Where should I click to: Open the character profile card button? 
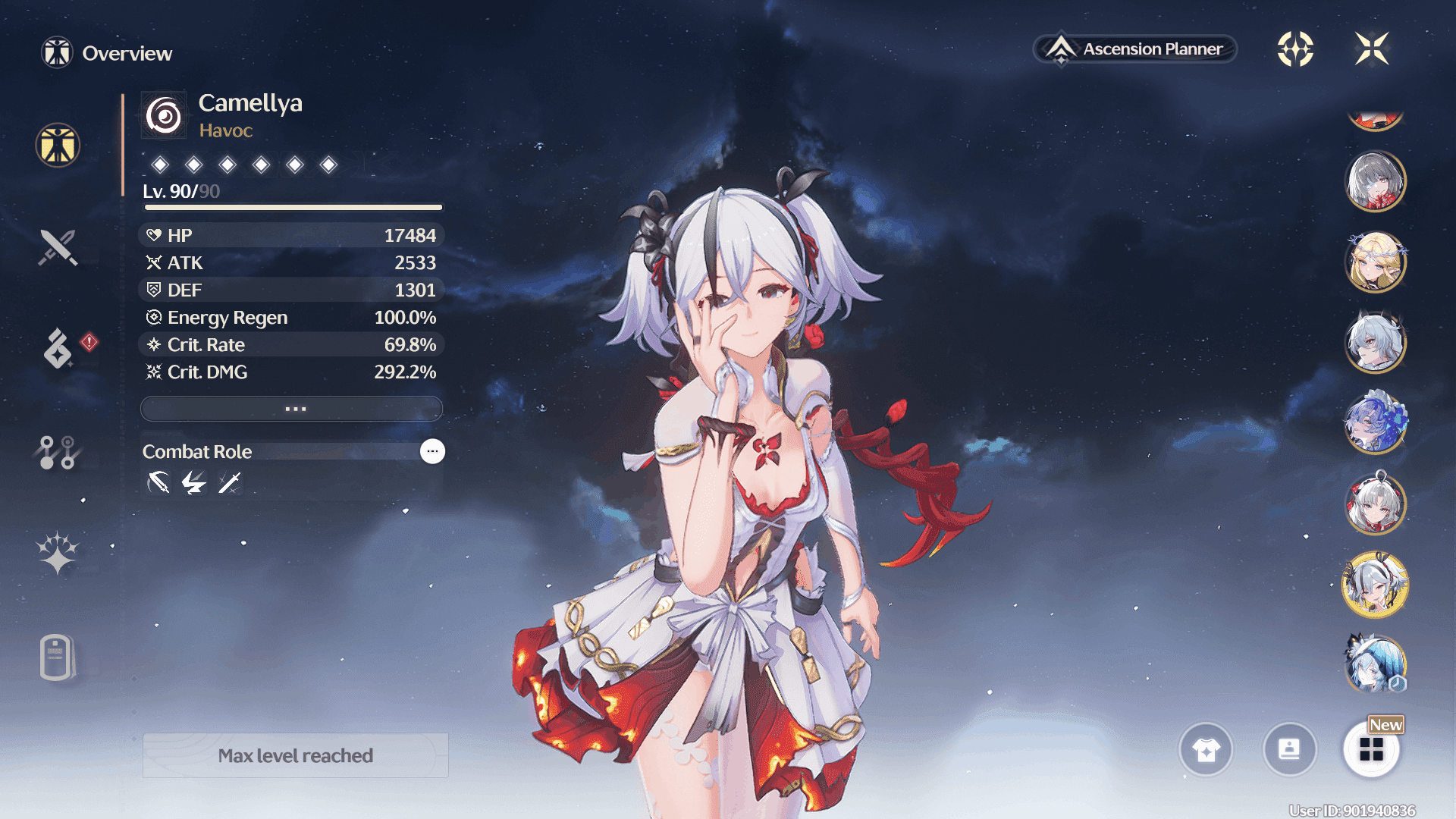1289,750
